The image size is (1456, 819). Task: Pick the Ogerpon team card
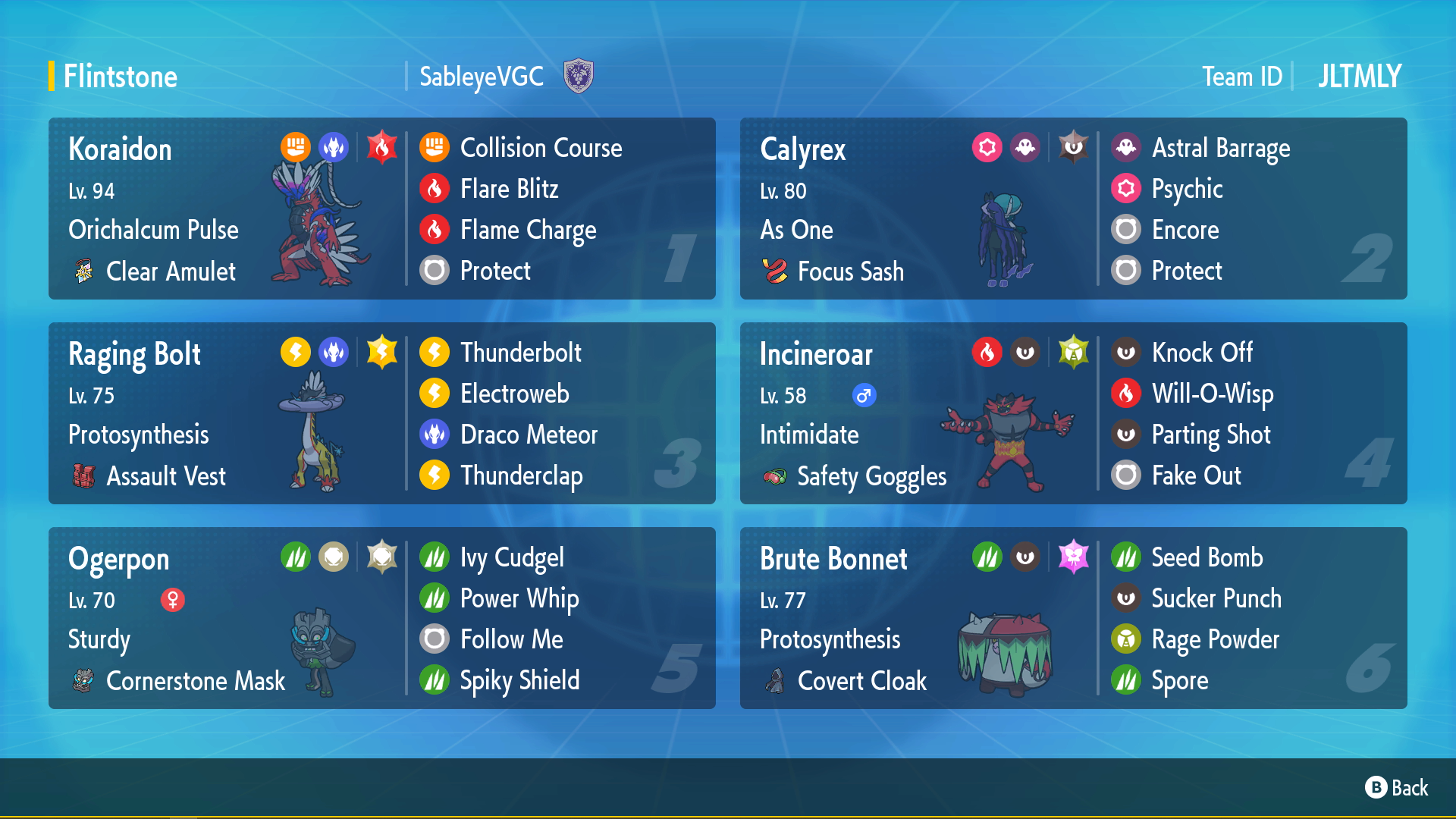381,618
